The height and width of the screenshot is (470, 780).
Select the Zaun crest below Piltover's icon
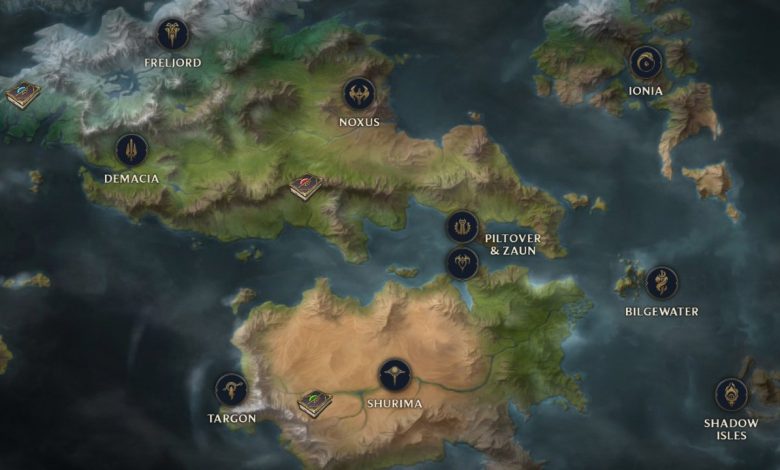click(461, 263)
